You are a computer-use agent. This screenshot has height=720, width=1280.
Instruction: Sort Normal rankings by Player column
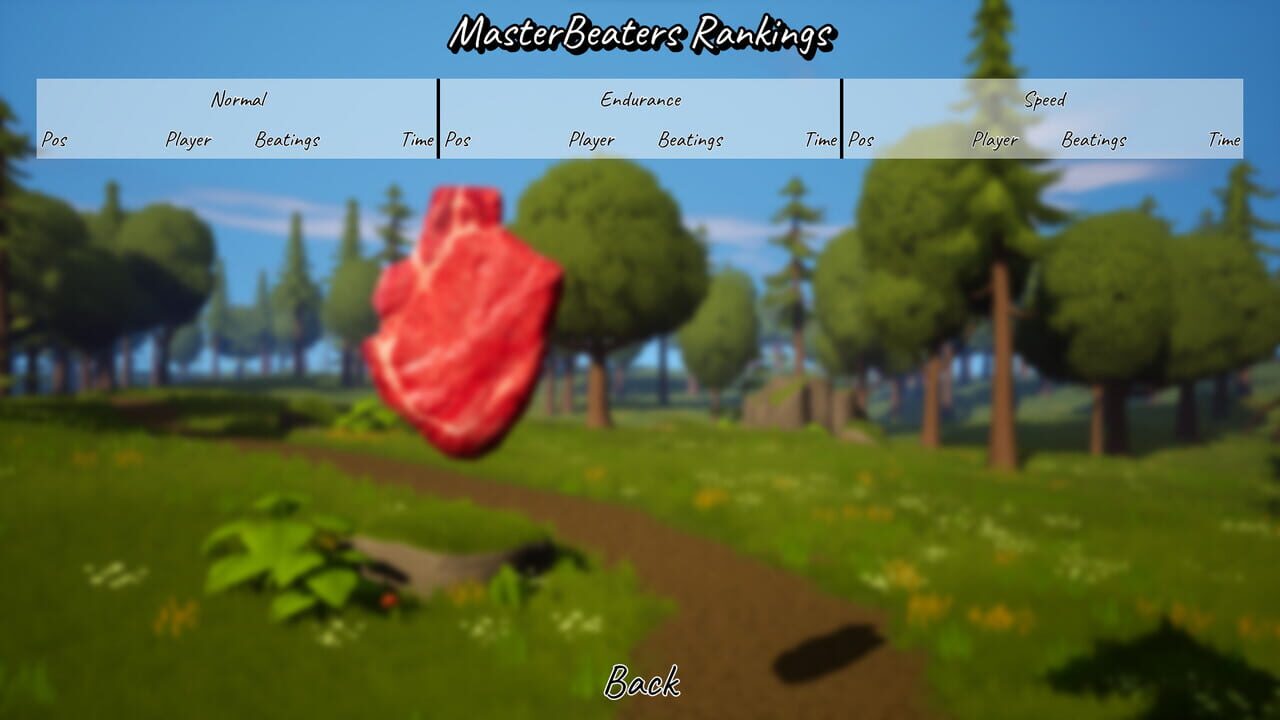188,141
